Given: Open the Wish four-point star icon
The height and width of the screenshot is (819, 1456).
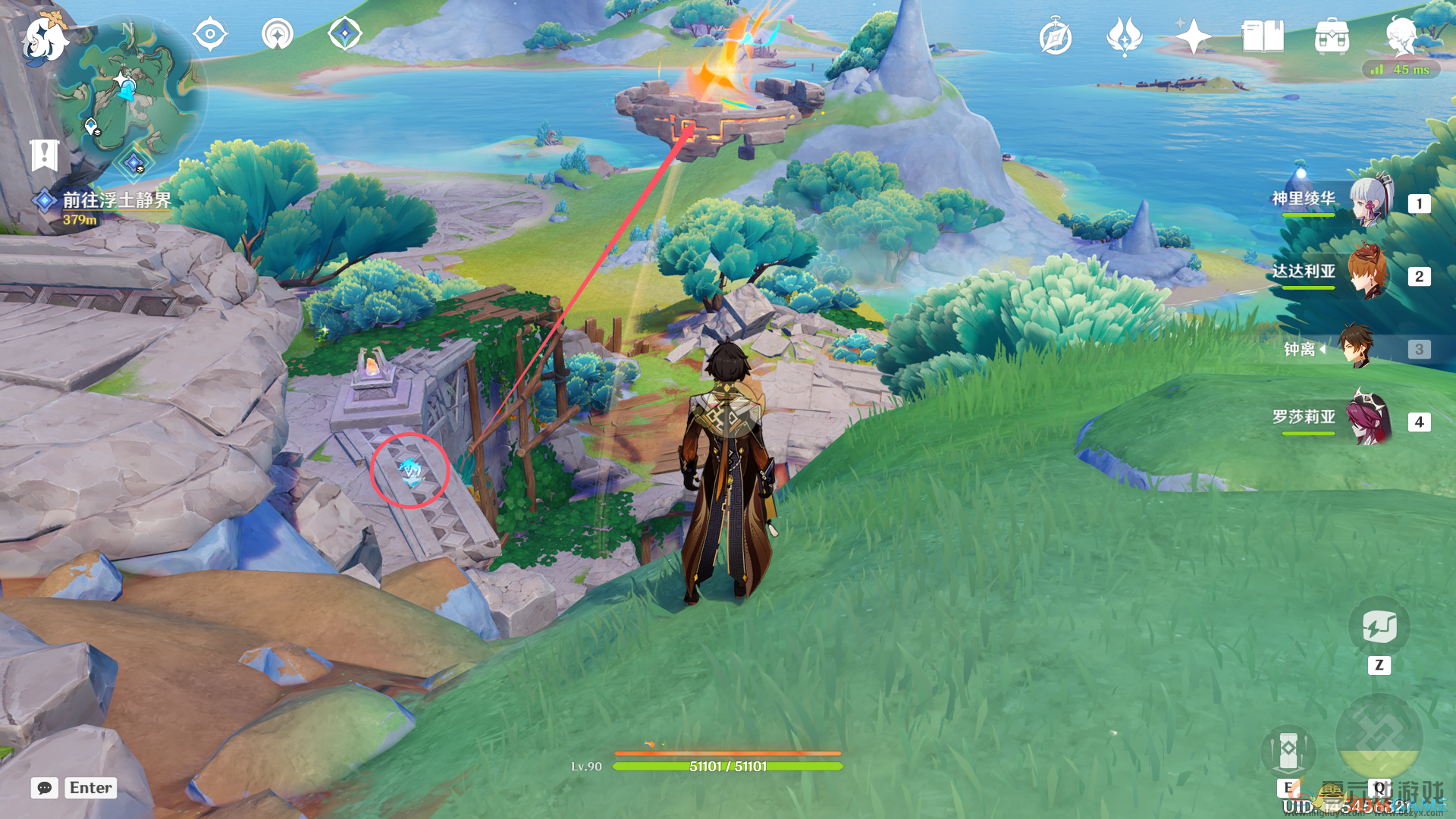Looking at the screenshot, I should 1193,36.
